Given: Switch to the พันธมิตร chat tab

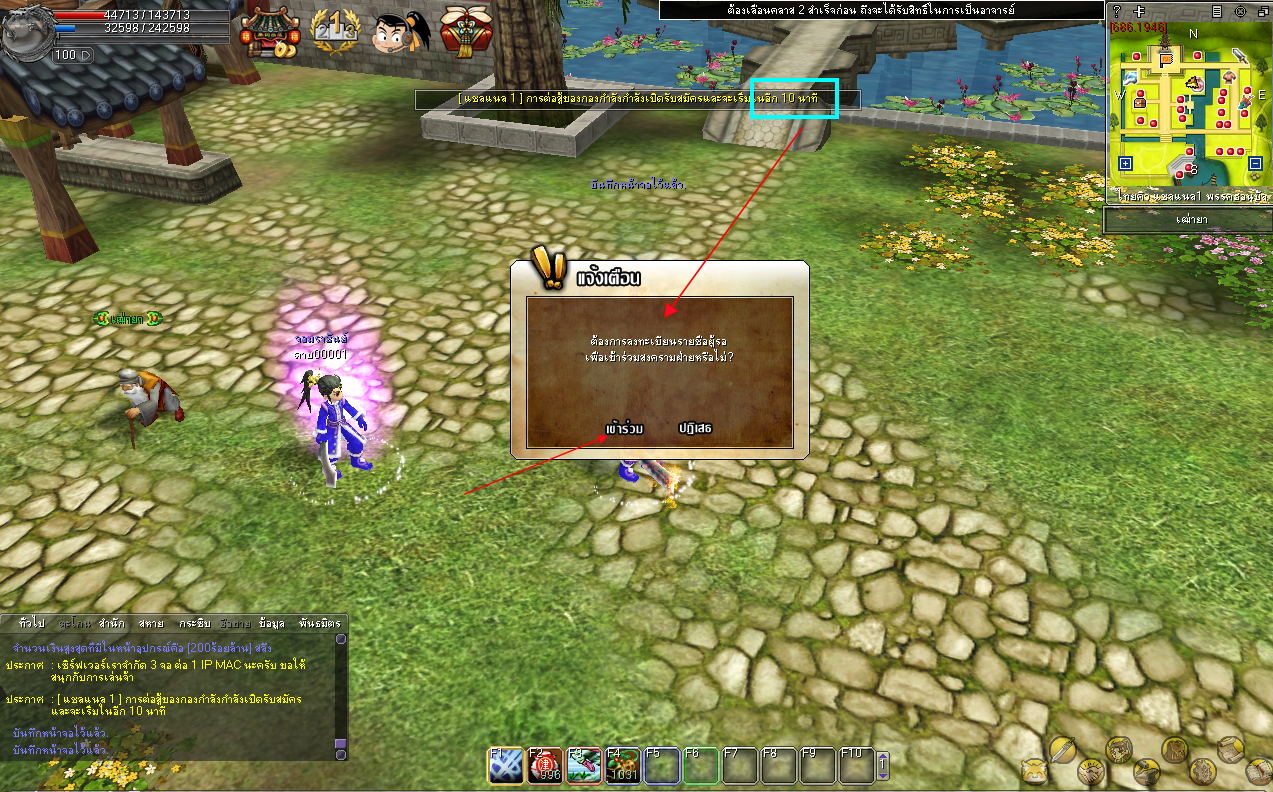Looking at the screenshot, I should (x=319, y=623).
